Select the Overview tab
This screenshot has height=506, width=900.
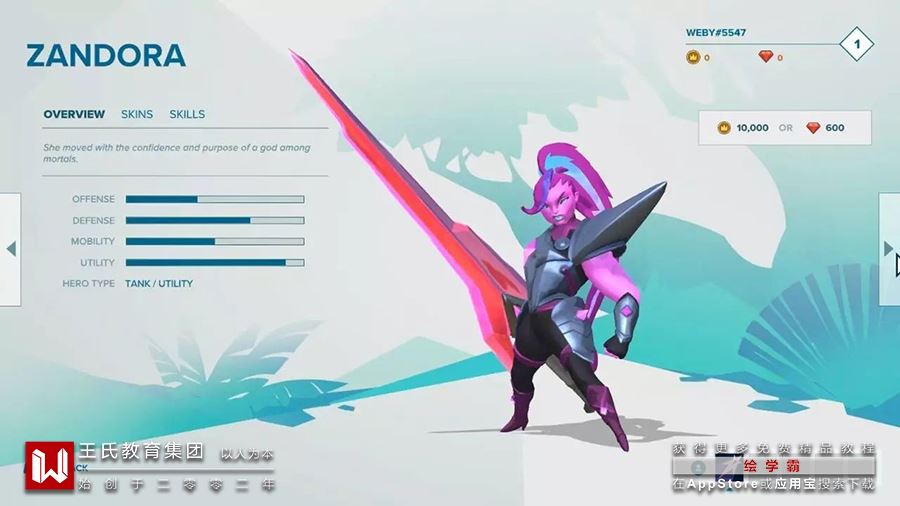click(74, 114)
